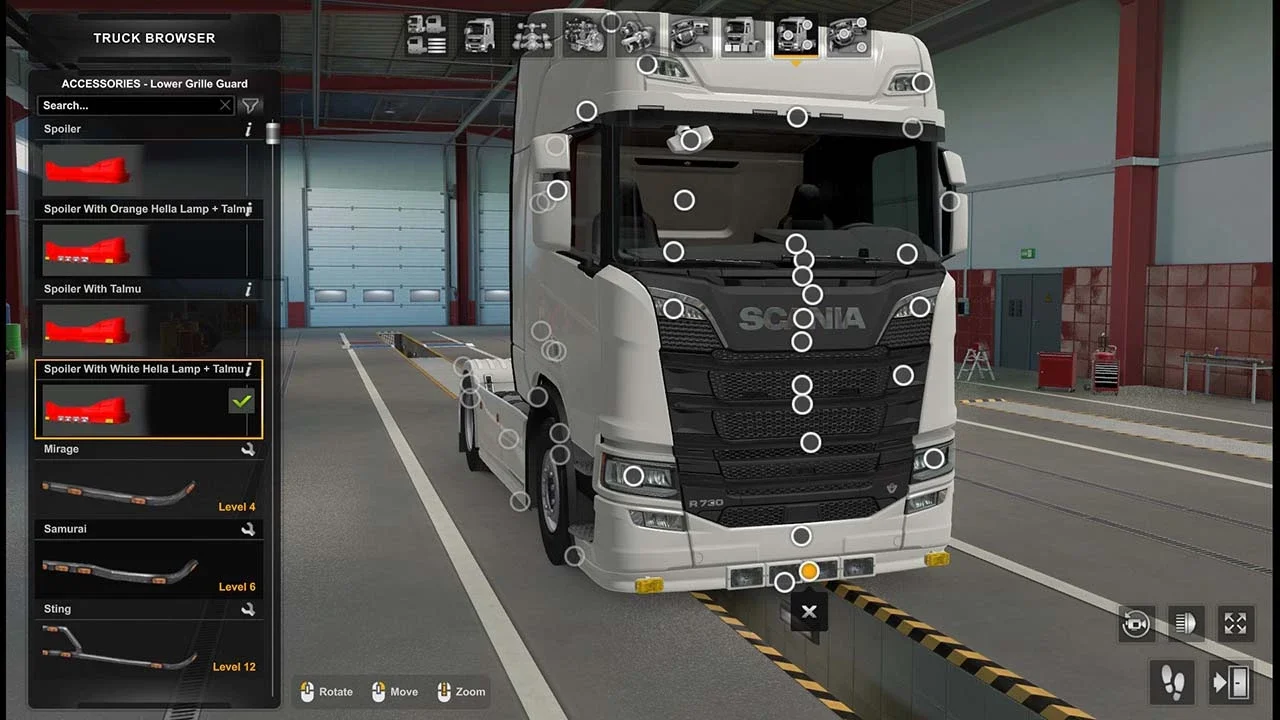Close the slot selector with the X button

(808, 611)
